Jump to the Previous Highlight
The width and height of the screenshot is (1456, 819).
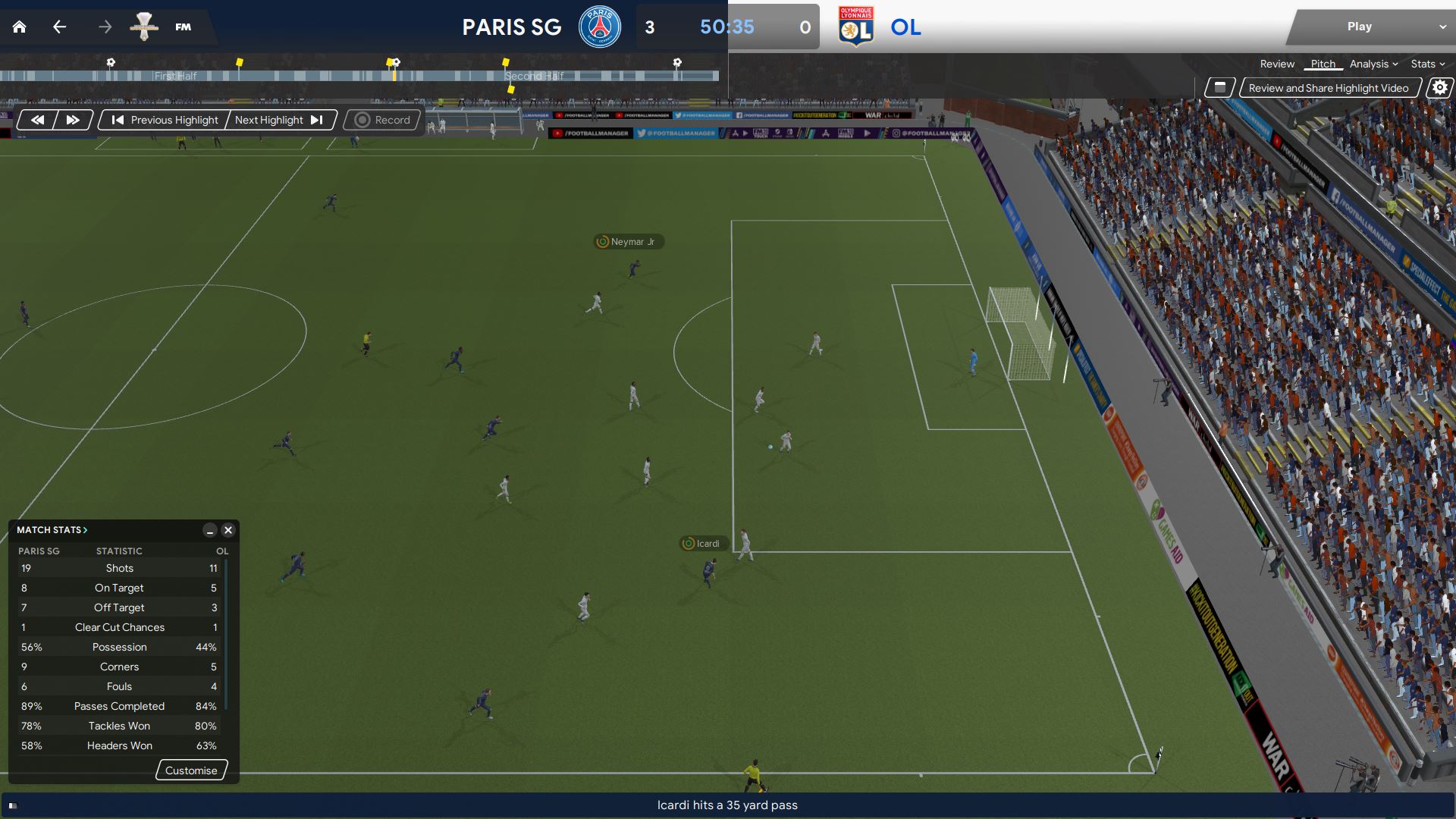coord(165,120)
